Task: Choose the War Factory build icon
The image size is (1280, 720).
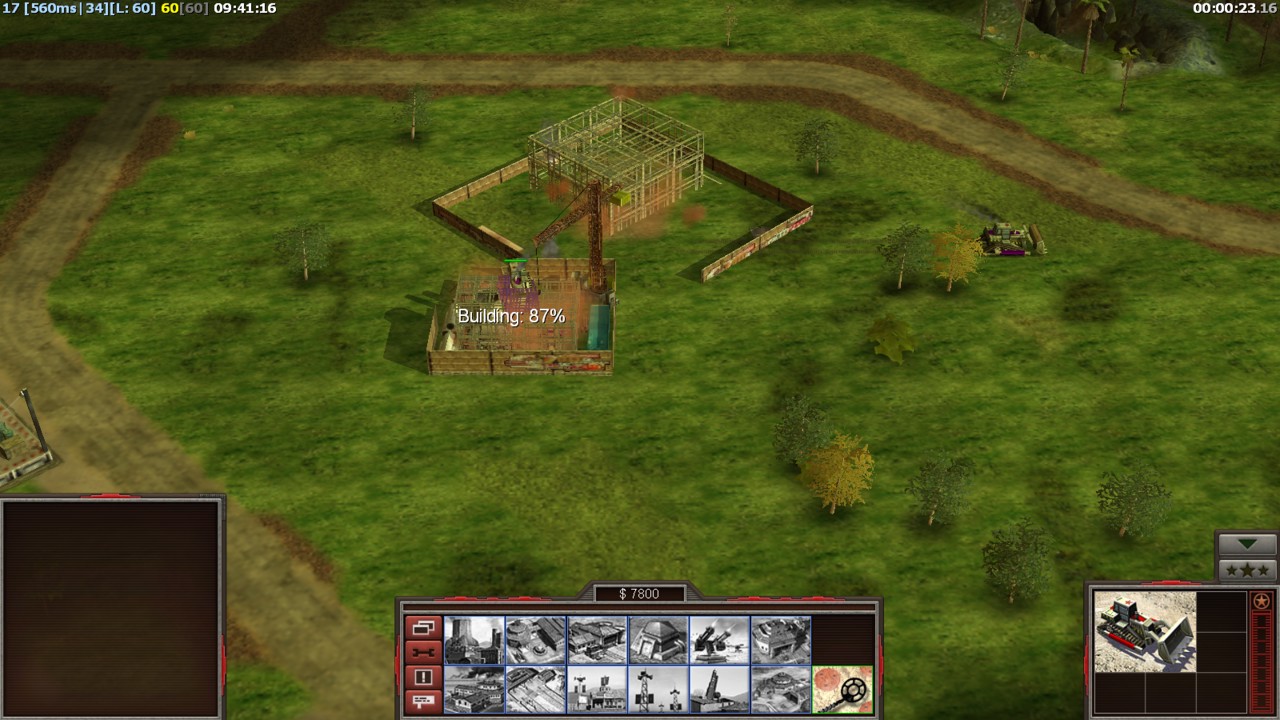Action: coord(780,640)
